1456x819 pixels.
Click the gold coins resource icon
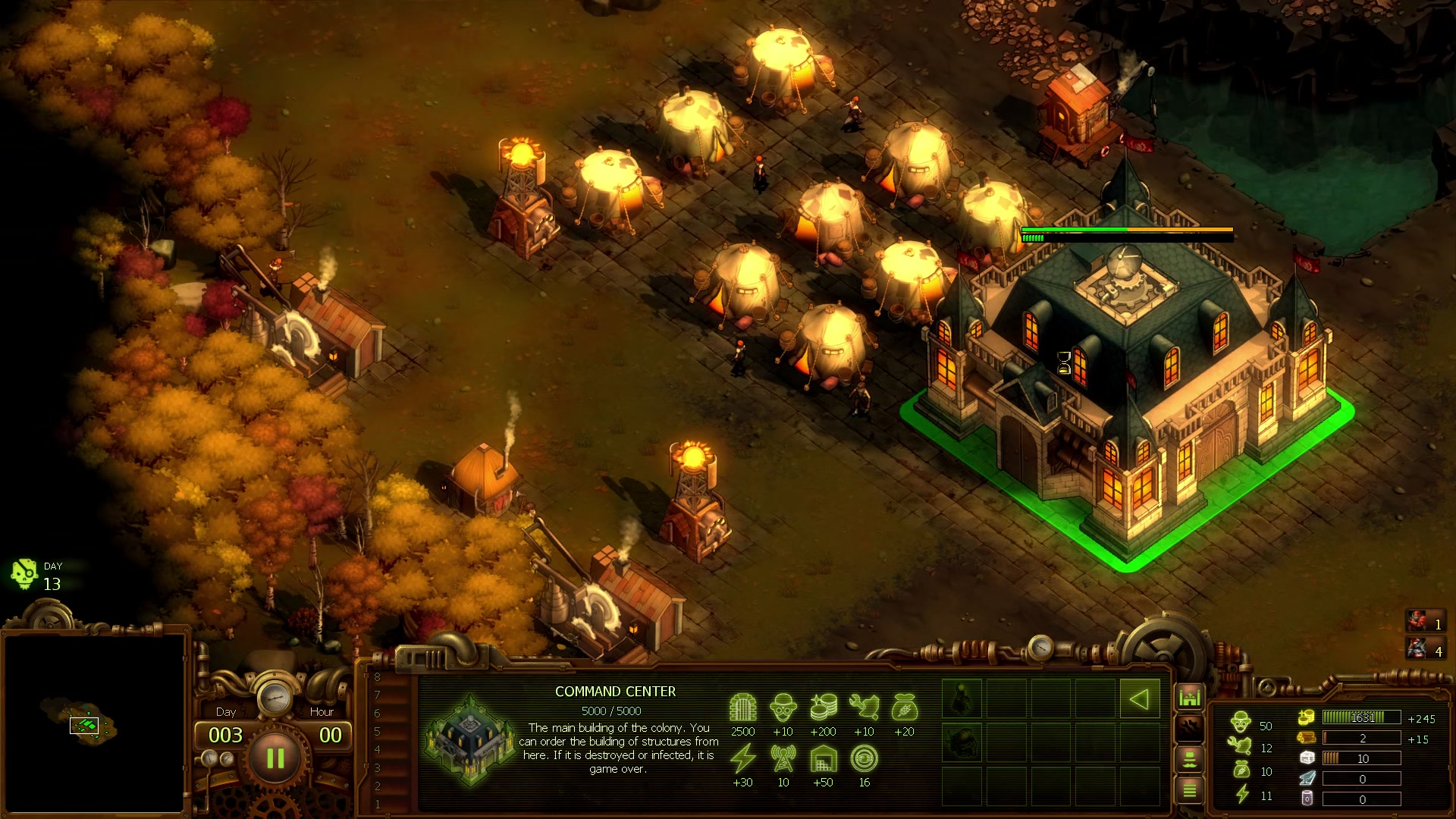click(x=1307, y=717)
